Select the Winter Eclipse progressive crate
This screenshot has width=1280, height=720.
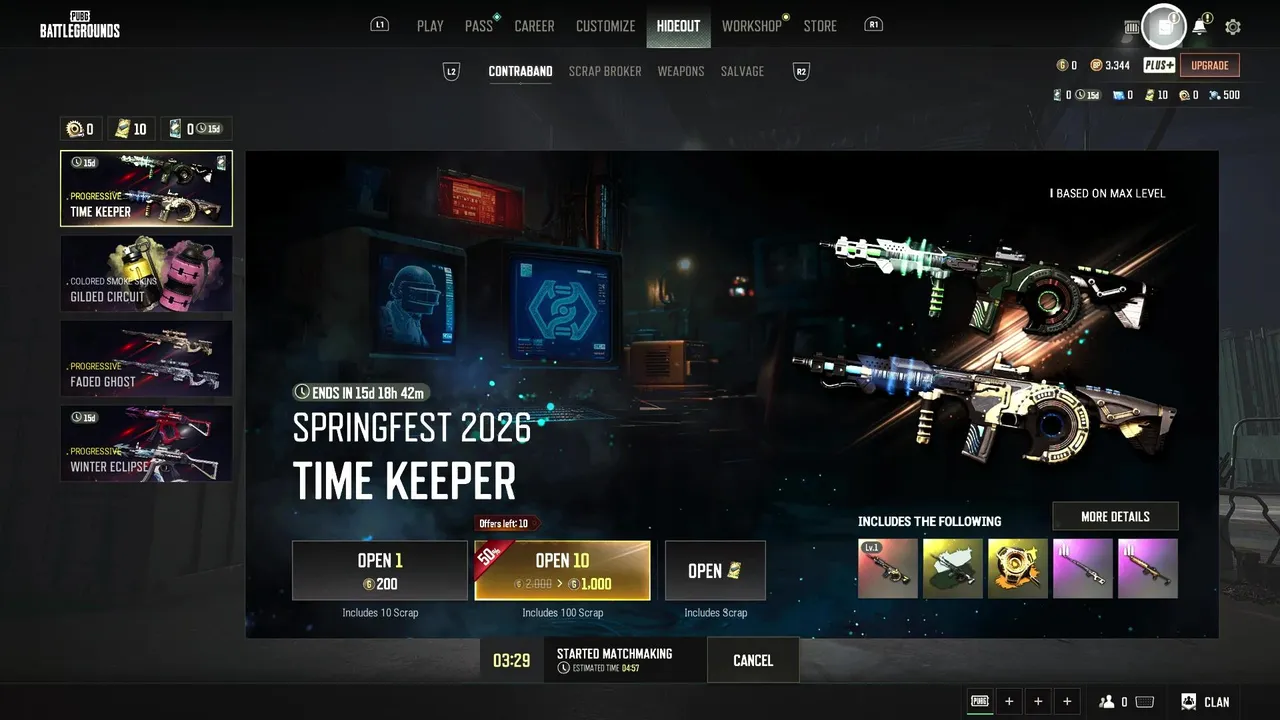pos(146,443)
